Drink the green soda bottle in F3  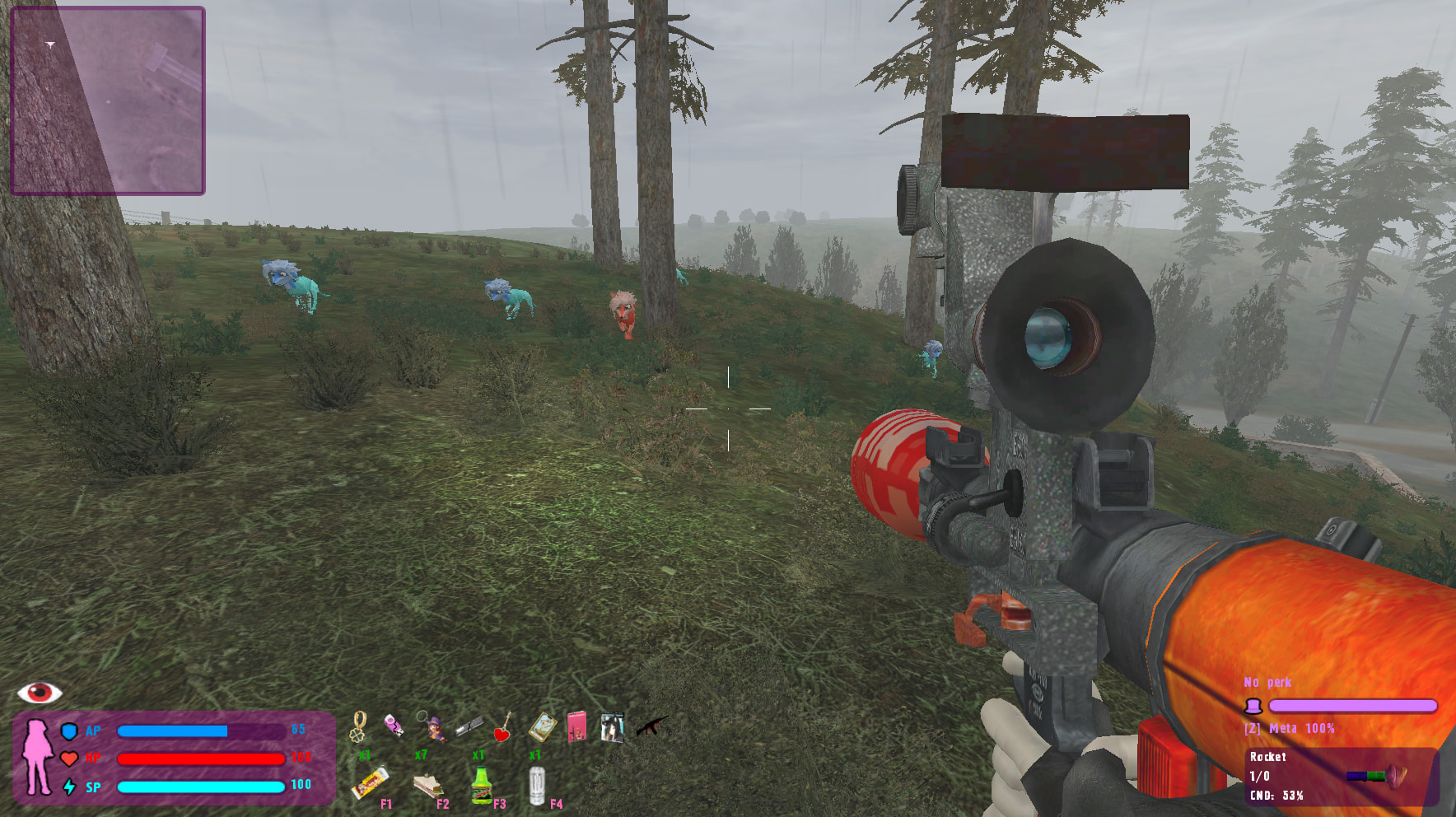(x=482, y=785)
